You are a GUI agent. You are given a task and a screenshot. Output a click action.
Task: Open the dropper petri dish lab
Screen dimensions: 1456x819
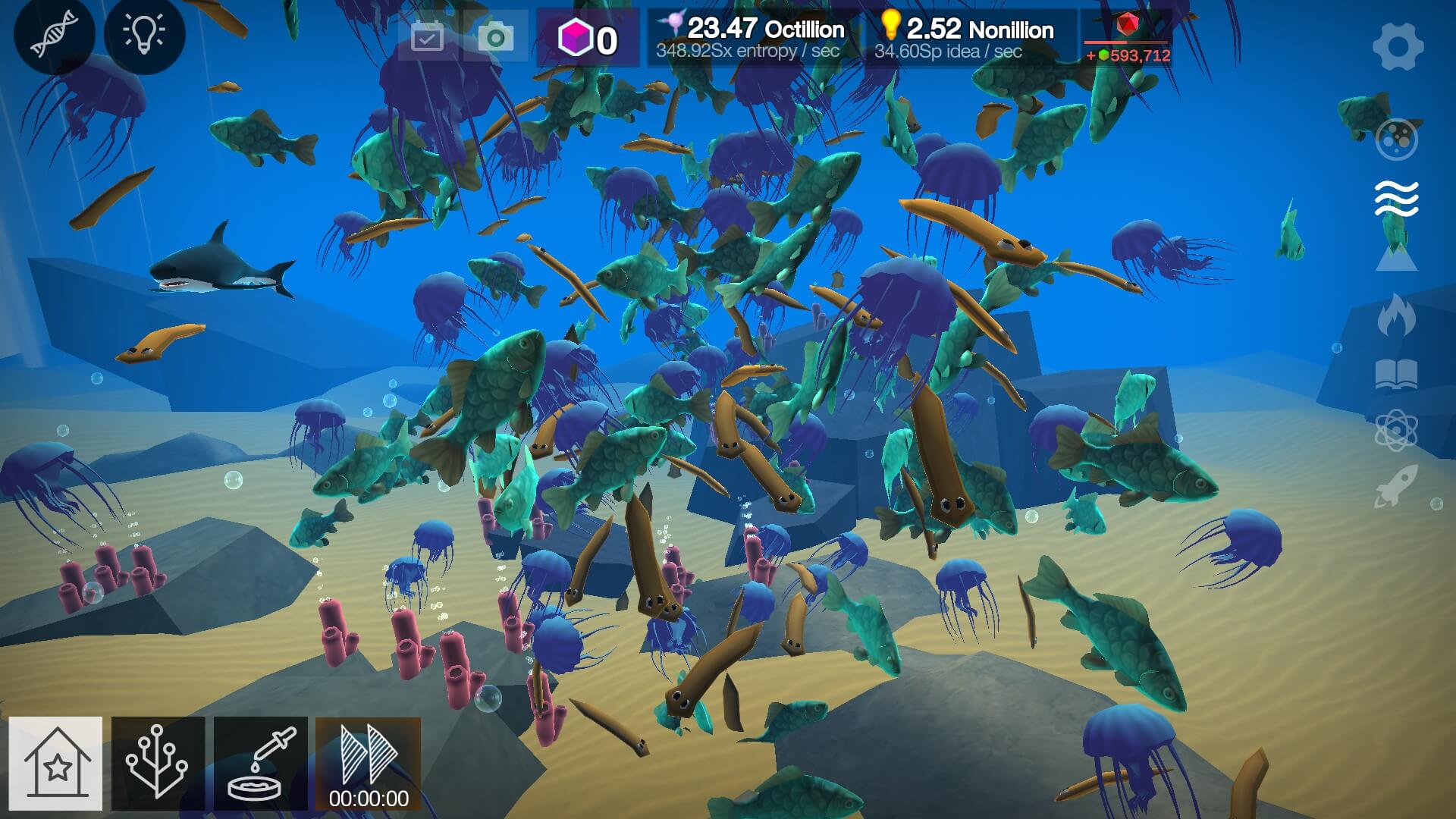click(x=260, y=764)
